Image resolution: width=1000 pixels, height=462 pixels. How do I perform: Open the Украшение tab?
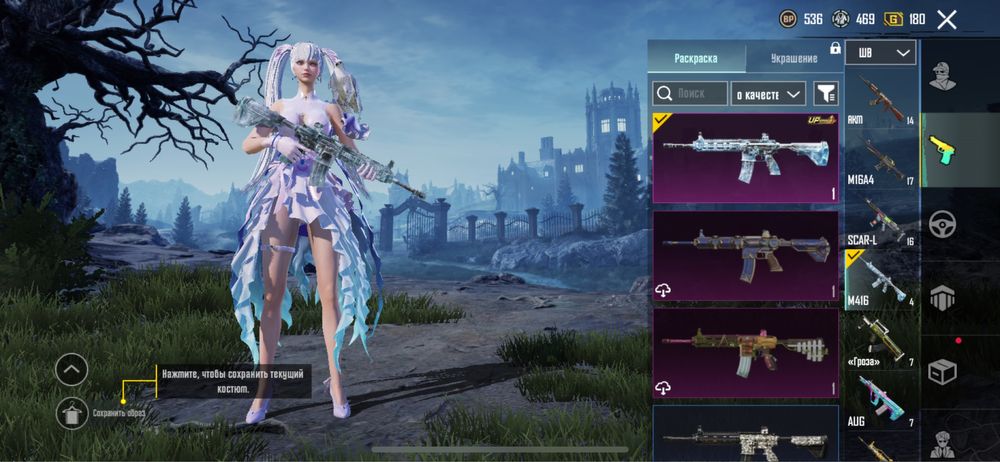coord(795,58)
